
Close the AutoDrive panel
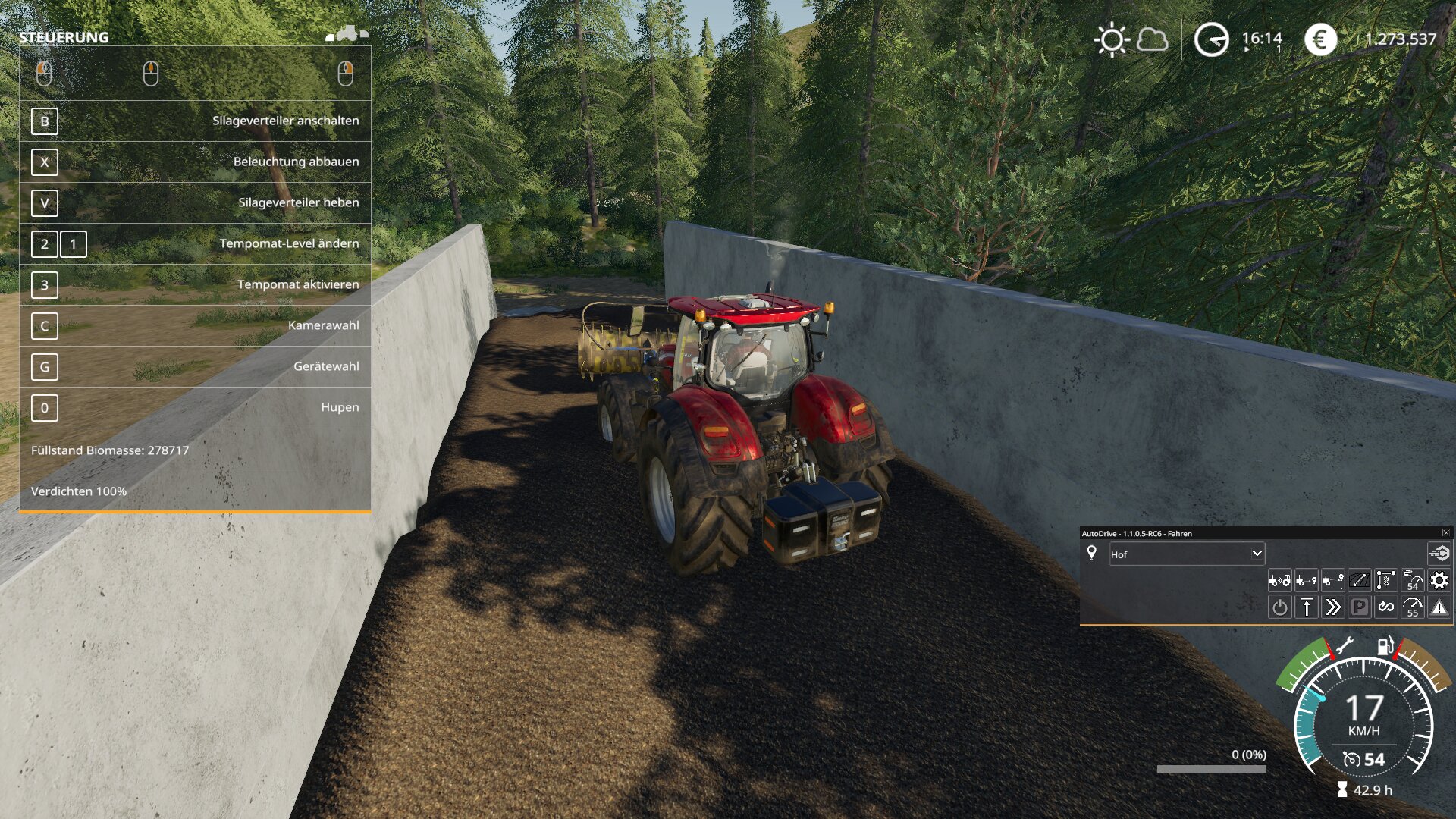tap(1445, 533)
